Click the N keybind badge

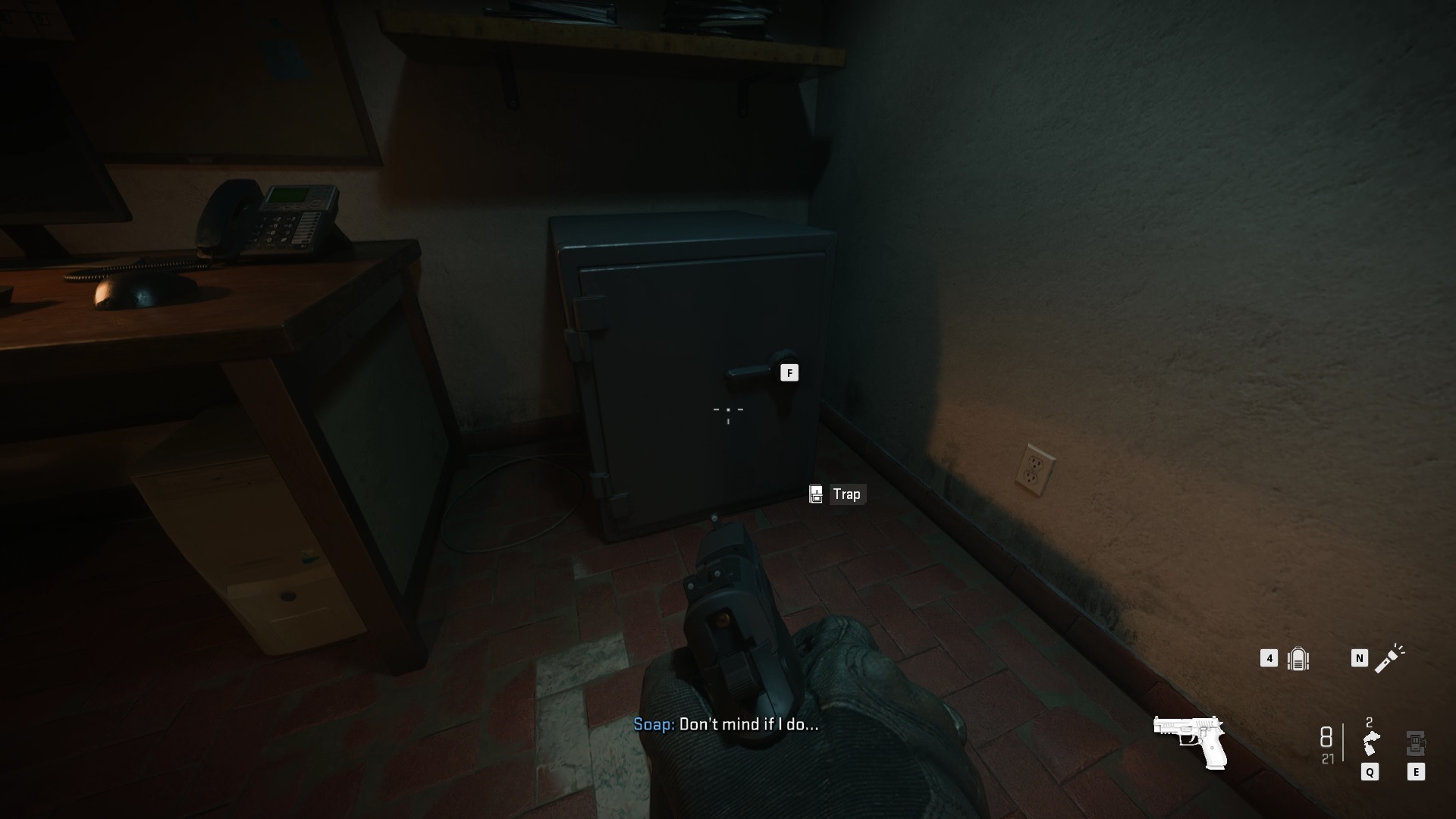[1358, 659]
